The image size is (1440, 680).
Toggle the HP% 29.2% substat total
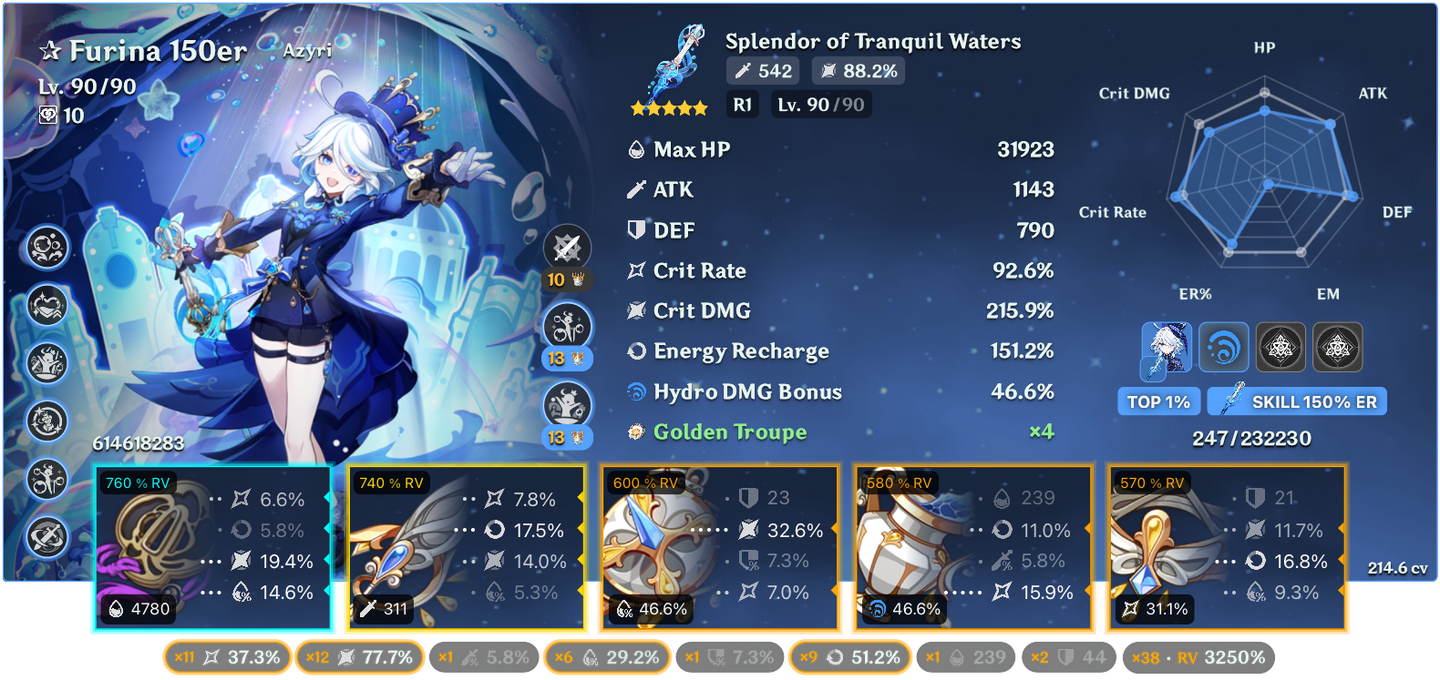pos(606,657)
